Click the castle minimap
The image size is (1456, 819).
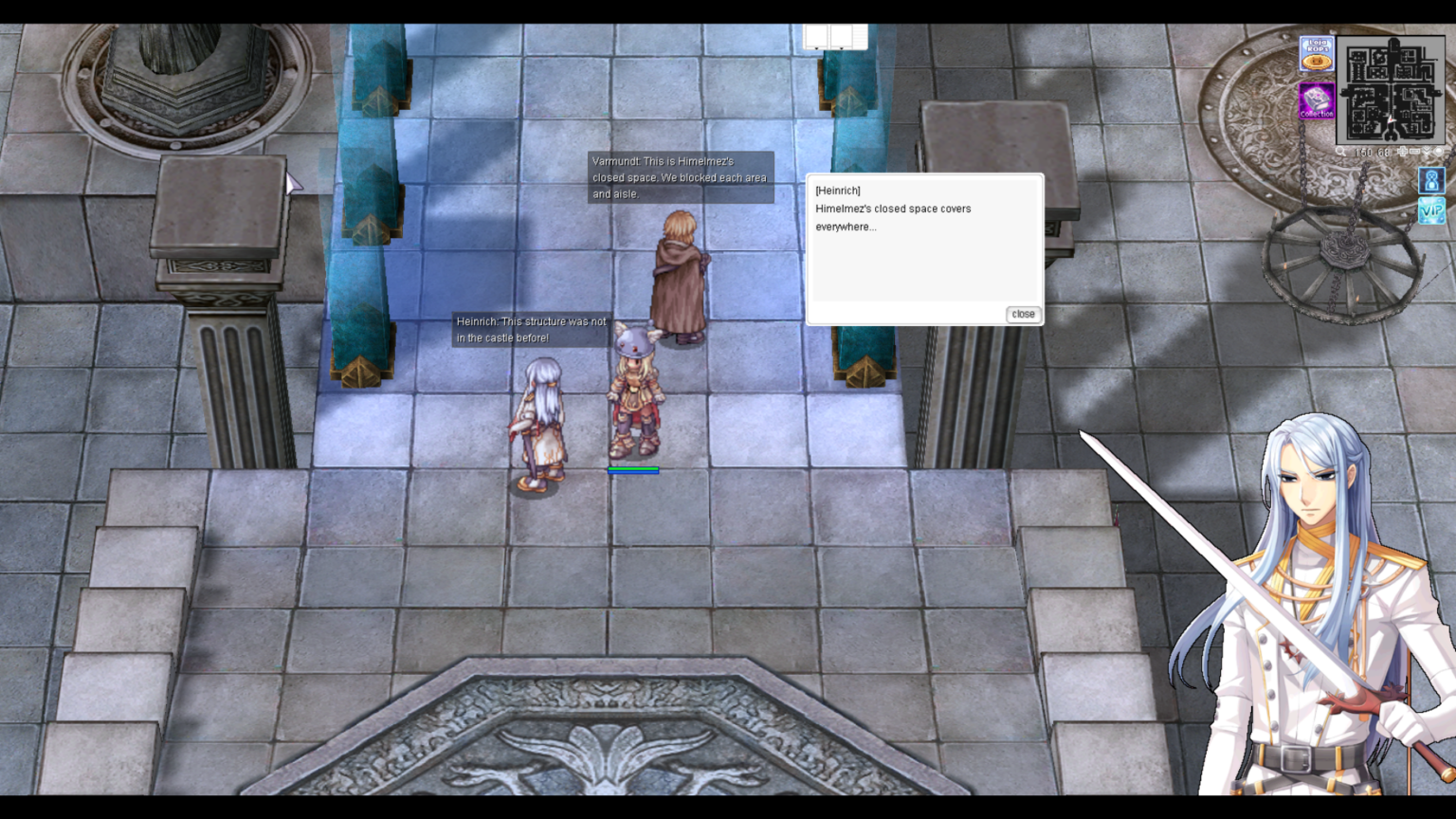(x=1390, y=88)
